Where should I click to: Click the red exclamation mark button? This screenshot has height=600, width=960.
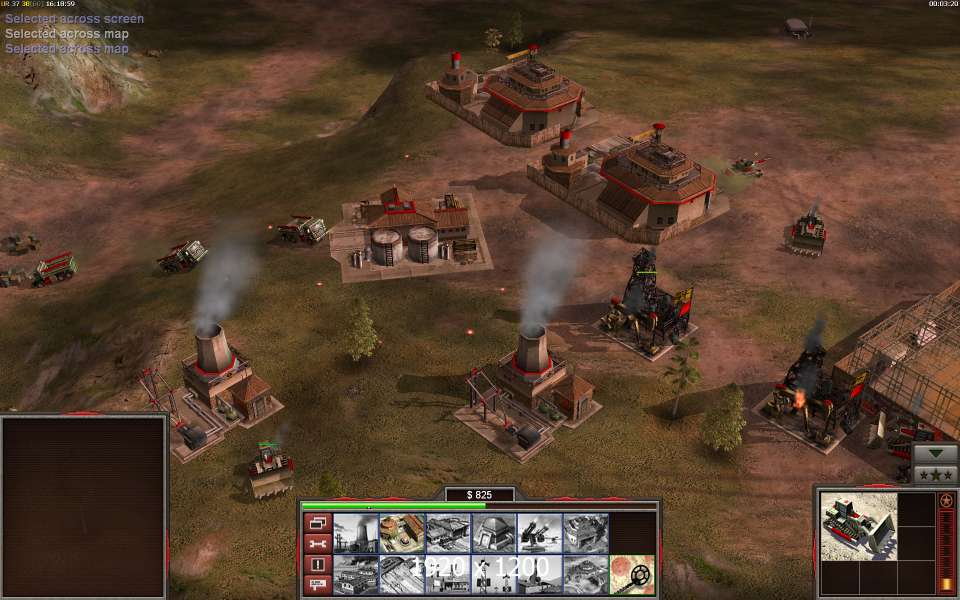coord(316,564)
